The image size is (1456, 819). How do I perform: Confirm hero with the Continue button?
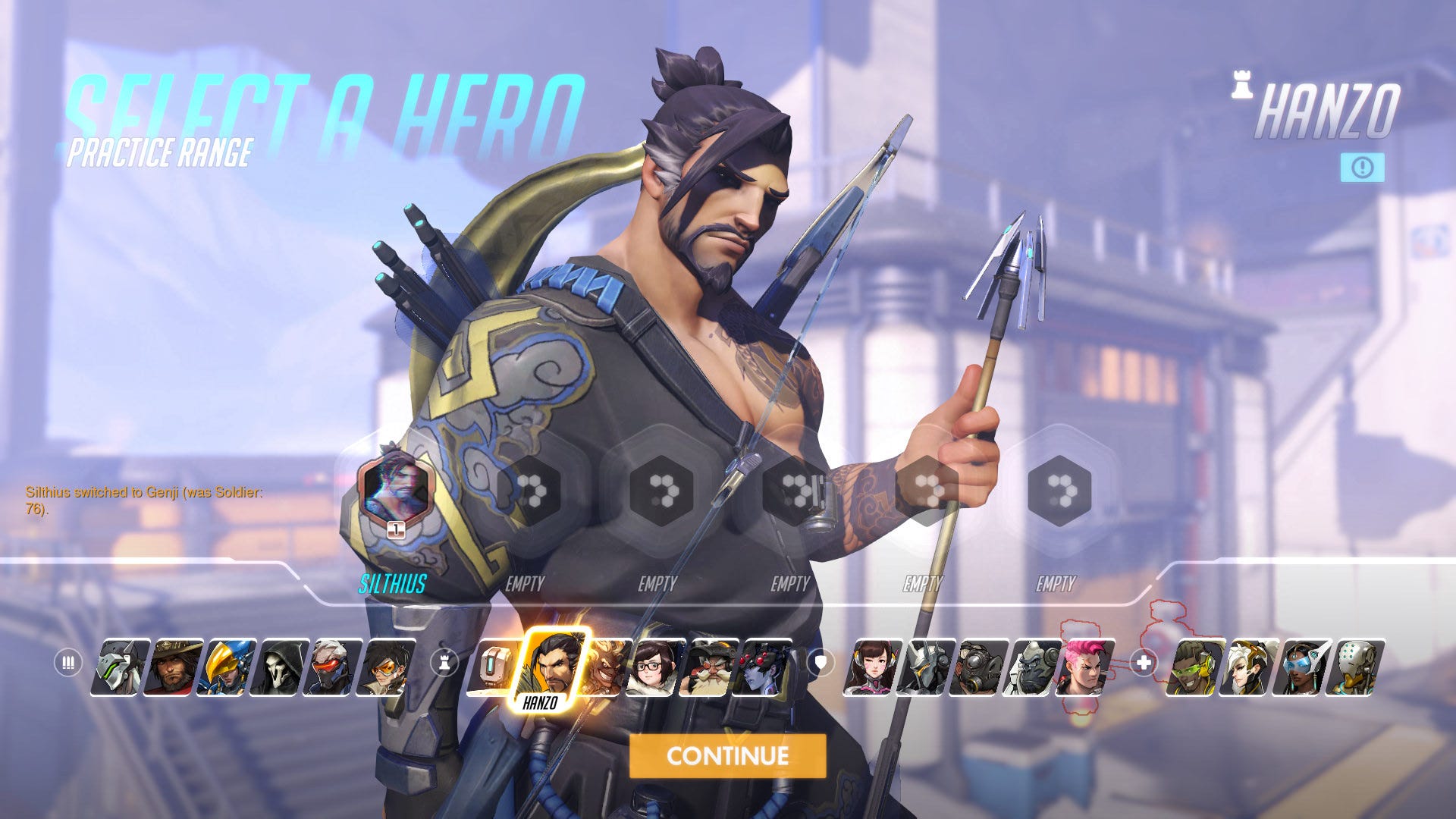pyautogui.click(x=727, y=755)
